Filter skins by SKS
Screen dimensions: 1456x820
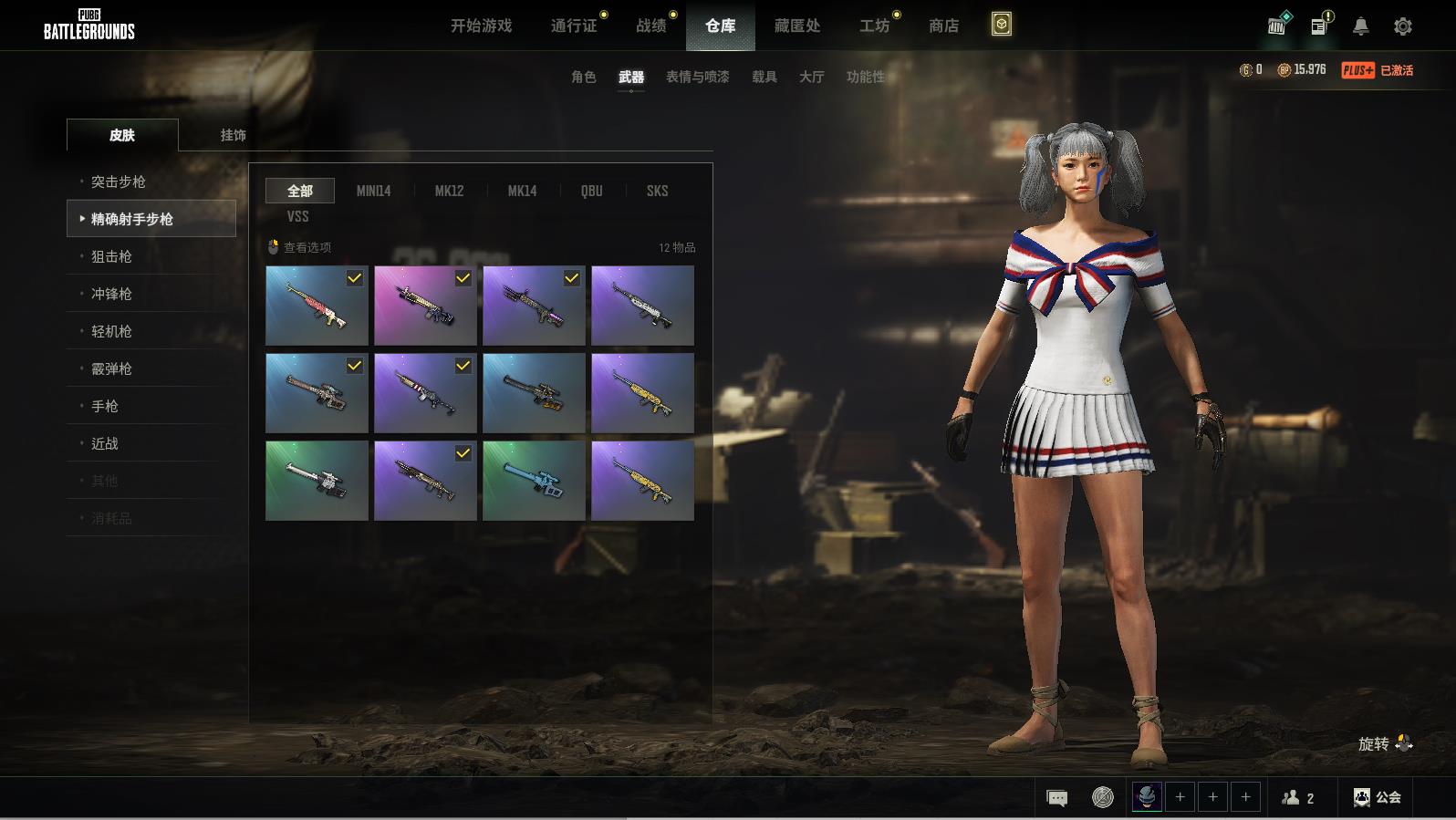pos(657,191)
